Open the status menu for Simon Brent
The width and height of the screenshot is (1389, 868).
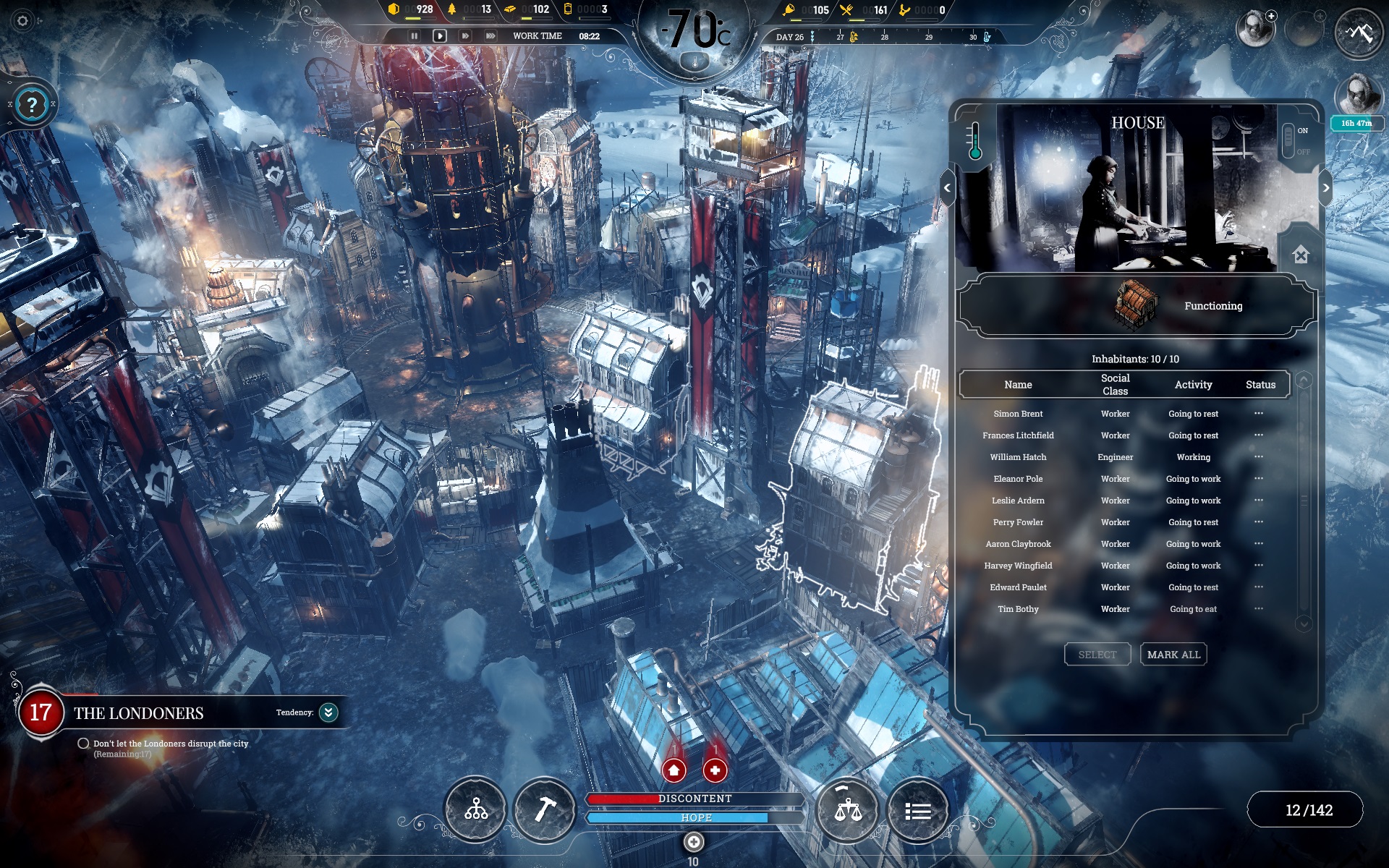(1259, 414)
